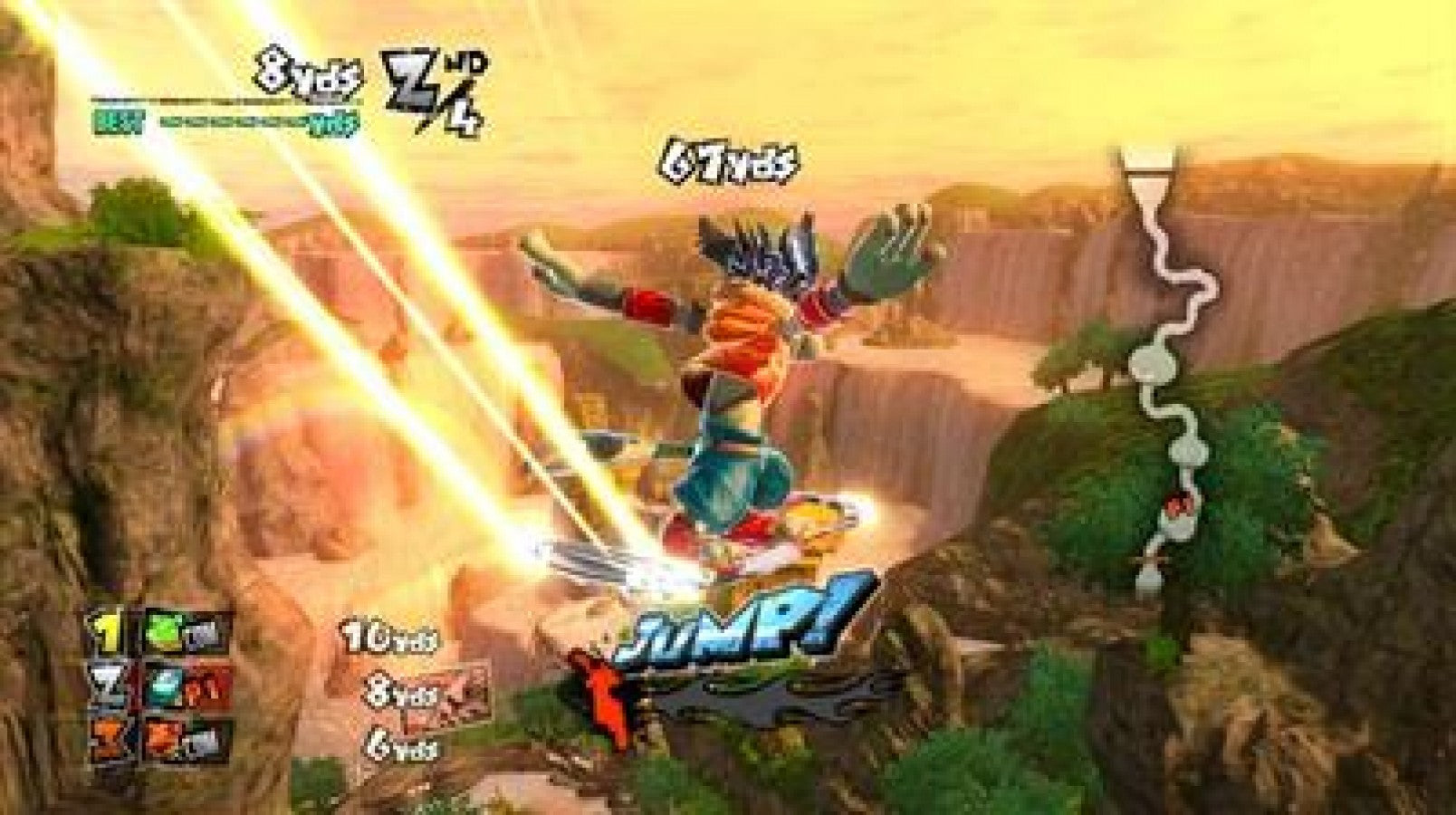Click the orange character portrait in third place
This screenshot has width=1456, height=815.
pyautogui.click(x=163, y=738)
